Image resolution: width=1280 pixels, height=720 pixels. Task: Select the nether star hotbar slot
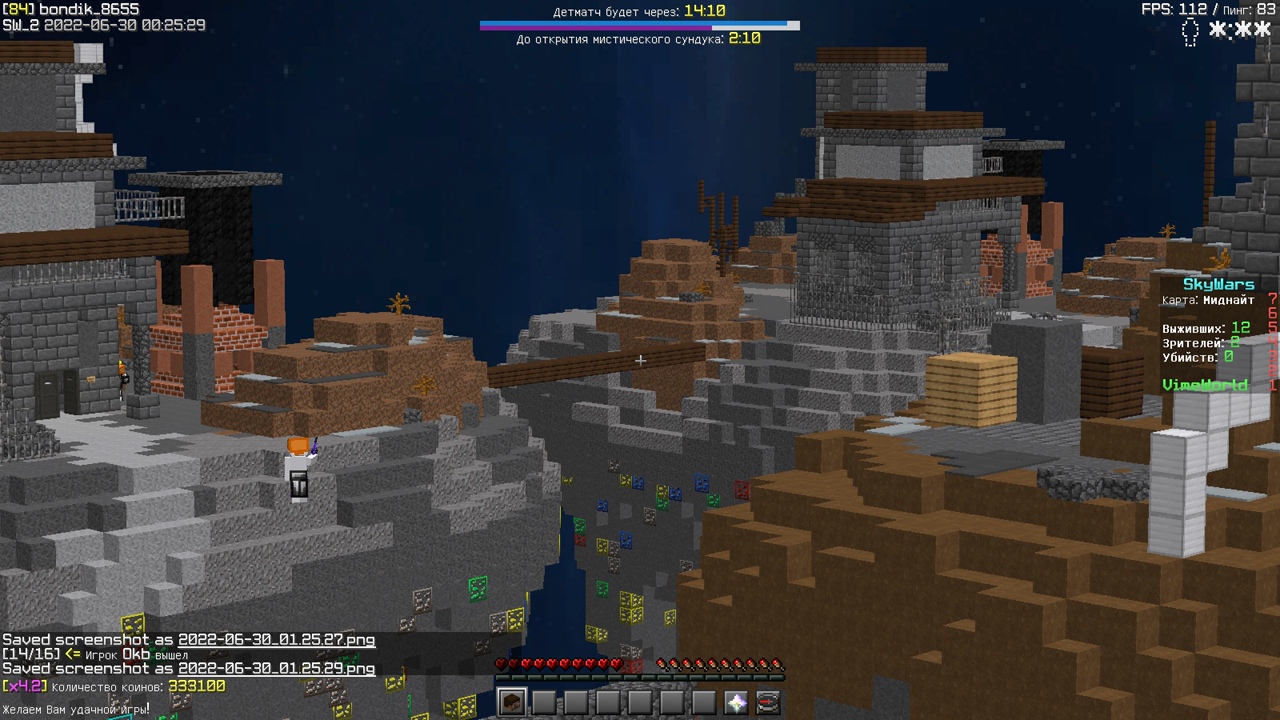736,702
